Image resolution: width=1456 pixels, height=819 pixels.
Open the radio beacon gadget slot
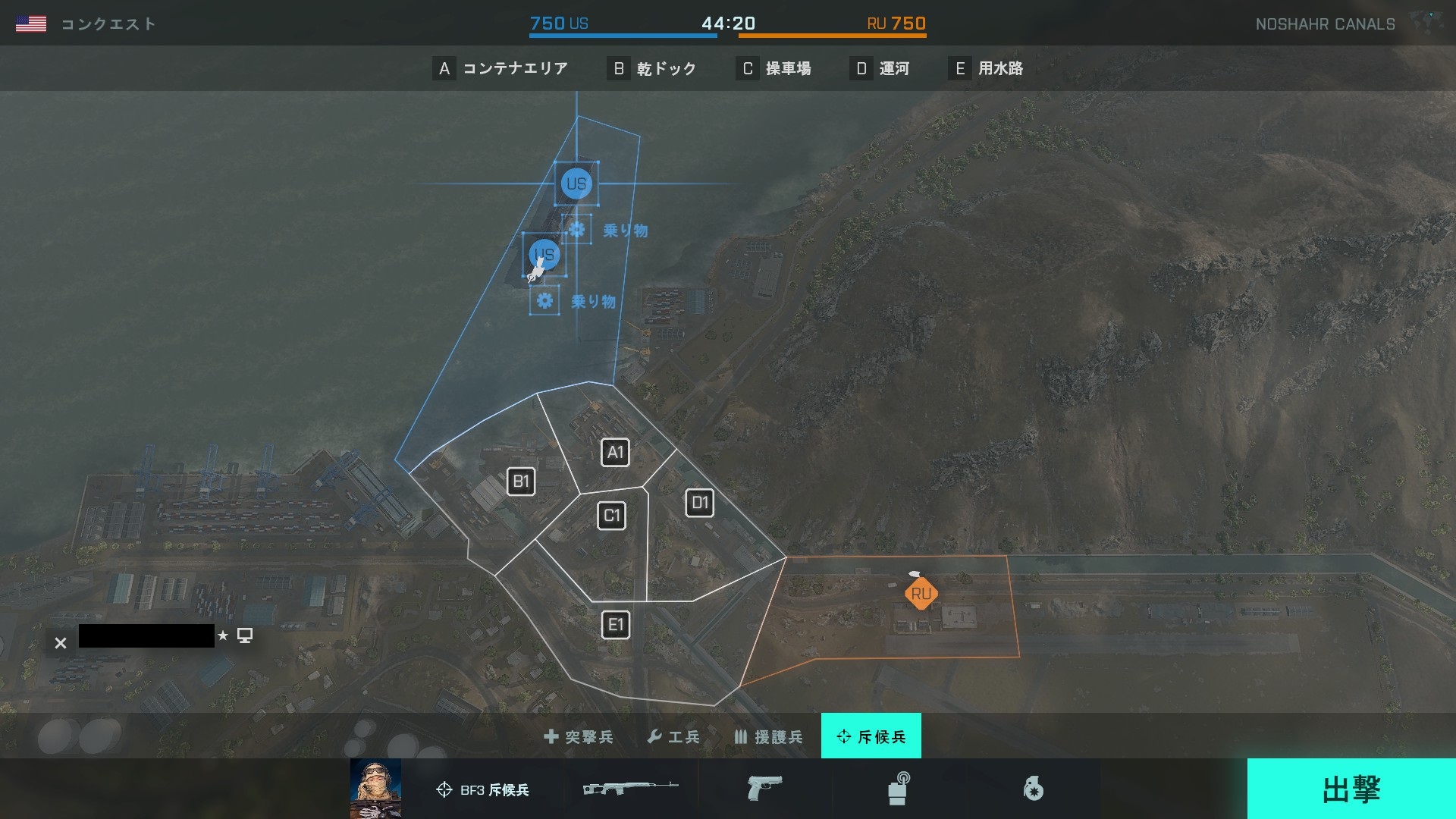coord(899,789)
